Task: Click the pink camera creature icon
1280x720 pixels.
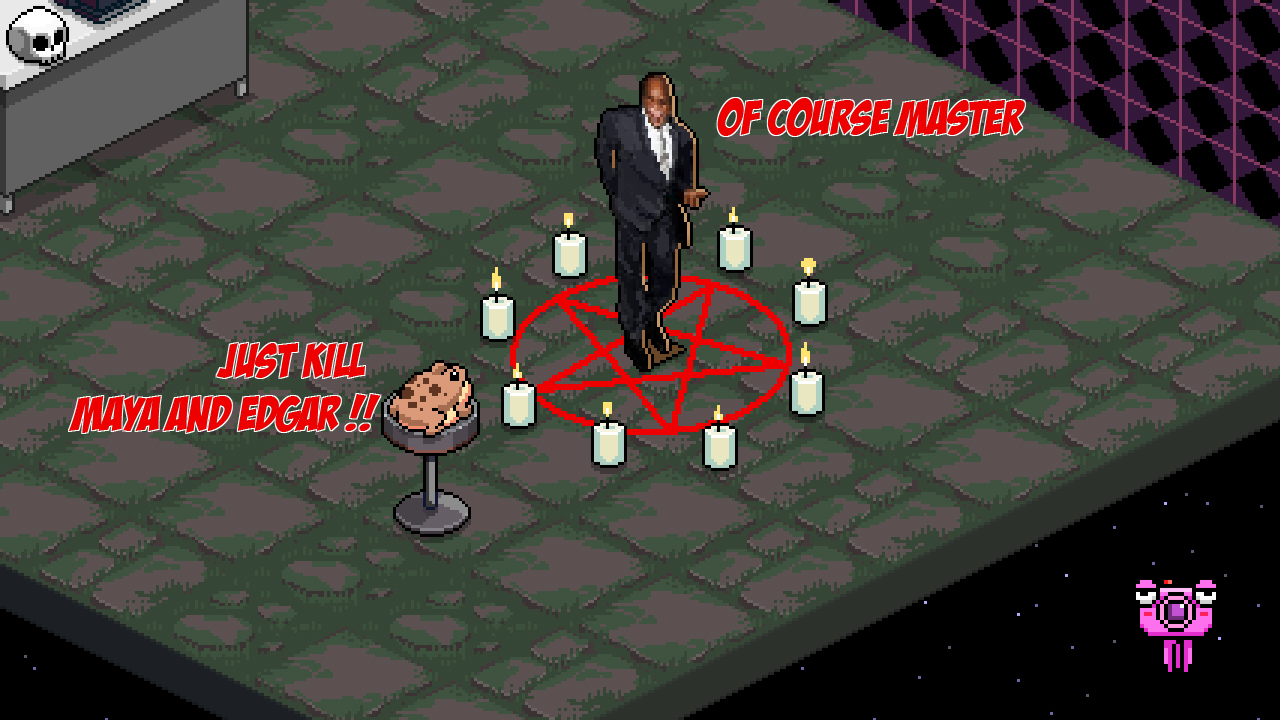Action: 1176,612
